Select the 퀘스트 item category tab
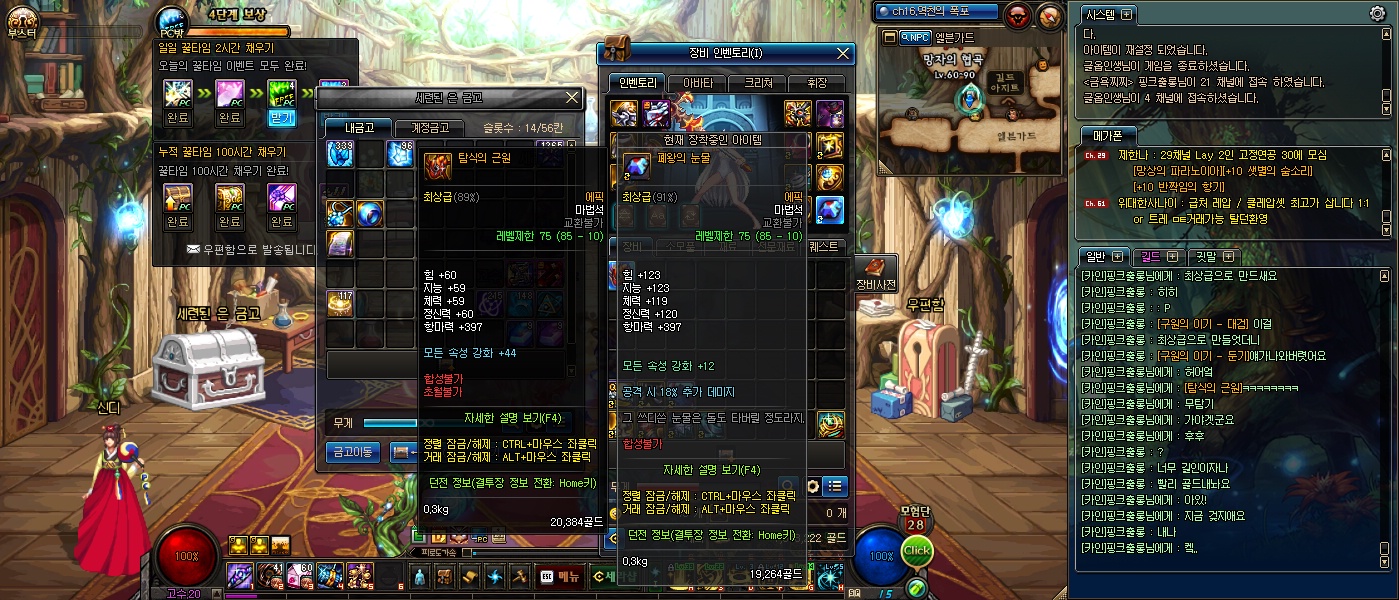Image resolution: width=1399 pixels, height=600 pixels. pyautogui.click(x=824, y=246)
